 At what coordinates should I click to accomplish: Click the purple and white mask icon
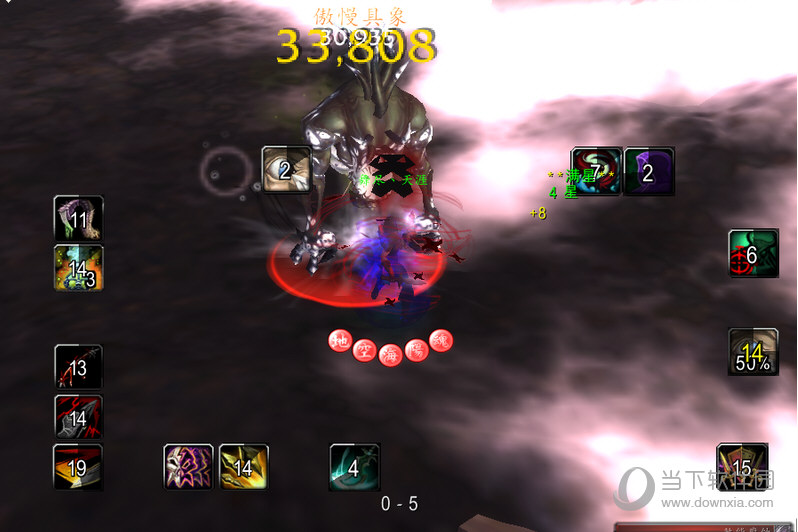189,467
